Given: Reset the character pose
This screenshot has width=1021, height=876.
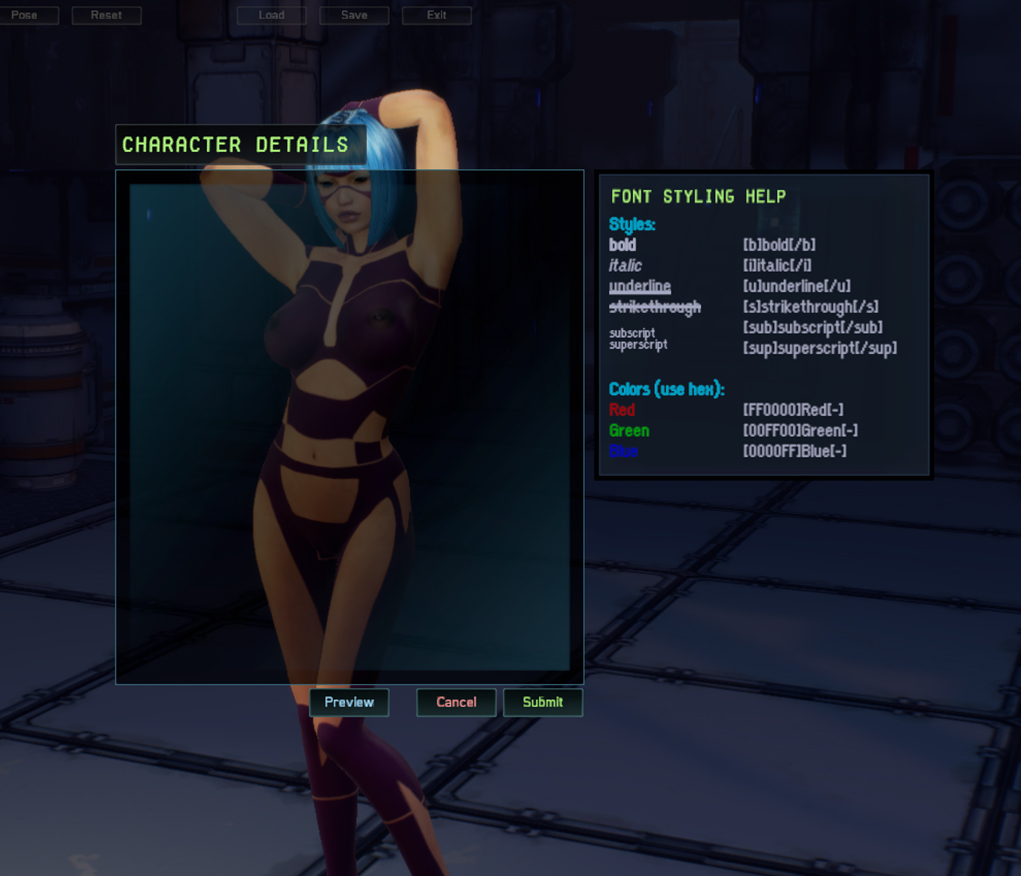Looking at the screenshot, I should click(106, 15).
